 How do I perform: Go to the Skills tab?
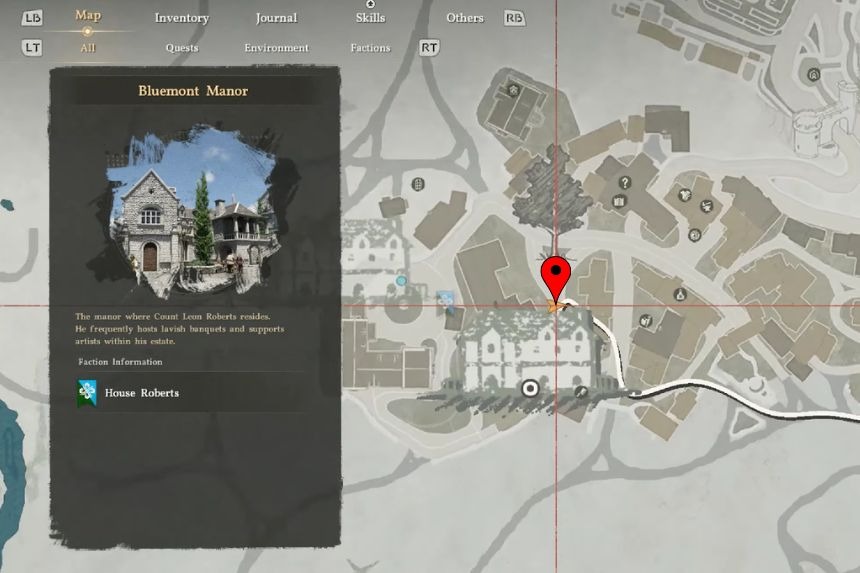click(370, 18)
